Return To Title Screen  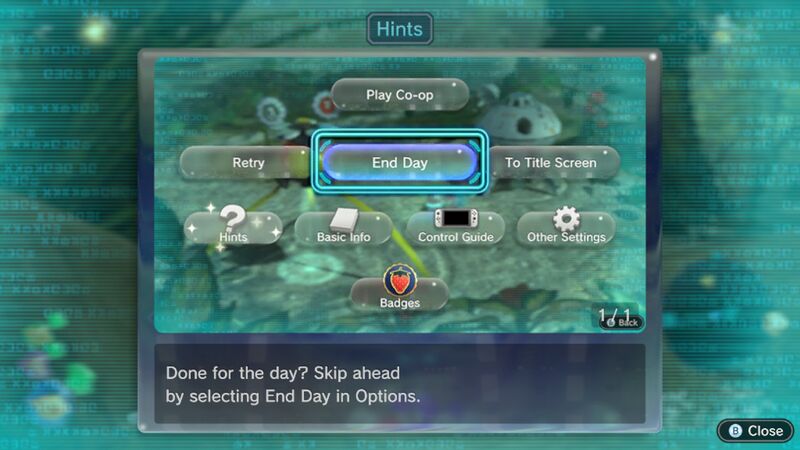pyautogui.click(x=550, y=162)
